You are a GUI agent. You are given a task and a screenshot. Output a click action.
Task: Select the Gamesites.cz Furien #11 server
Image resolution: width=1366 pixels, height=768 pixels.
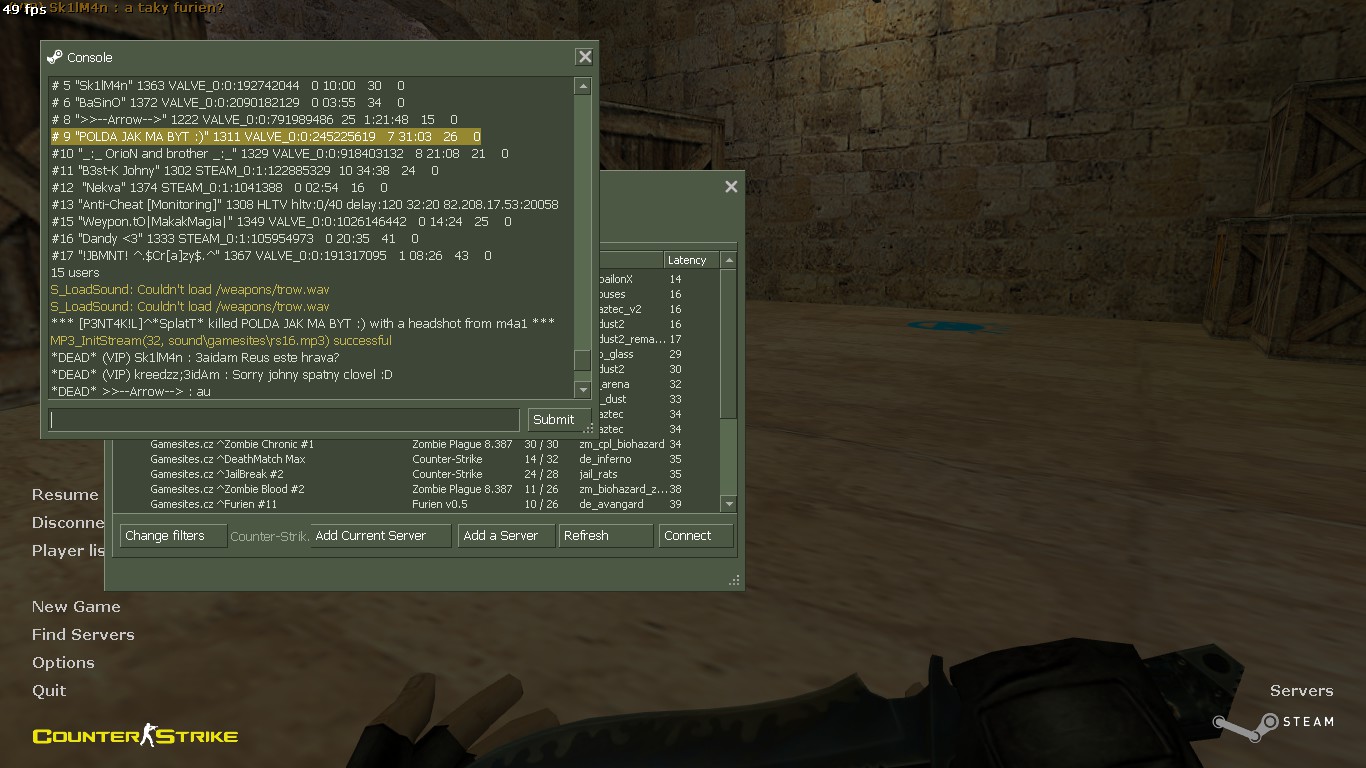pos(213,504)
